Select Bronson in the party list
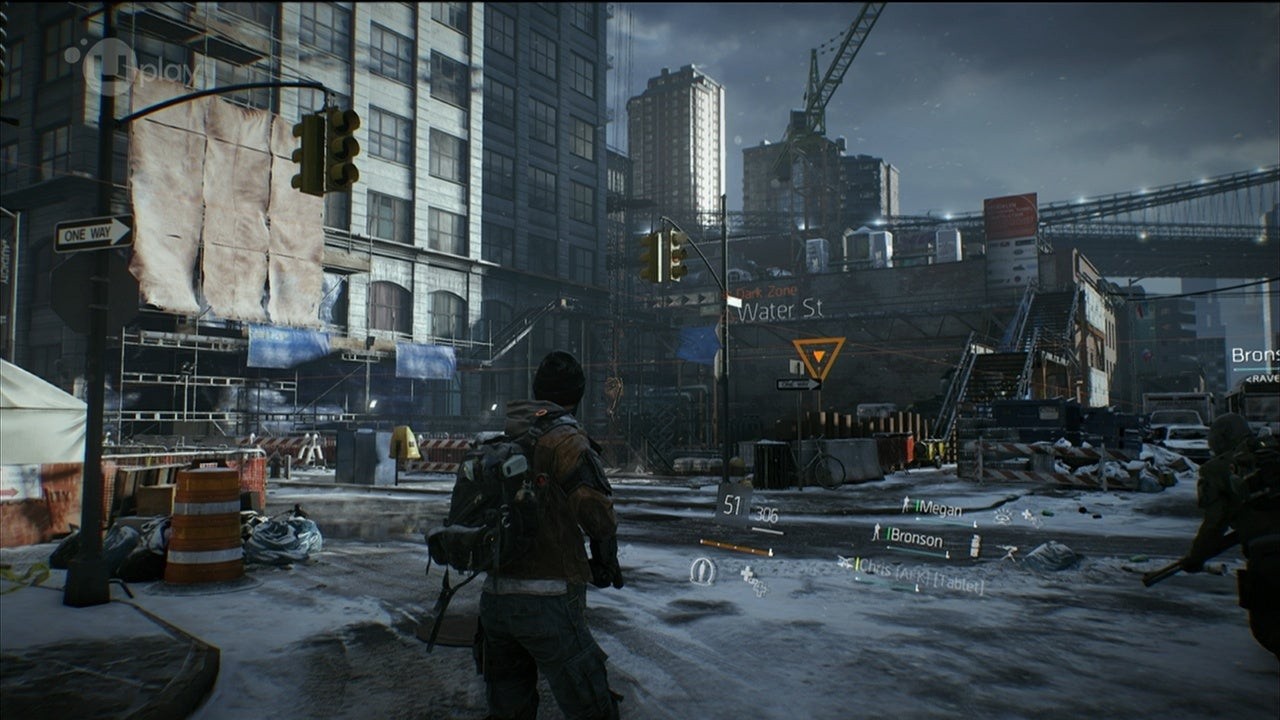 coord(915,540)
